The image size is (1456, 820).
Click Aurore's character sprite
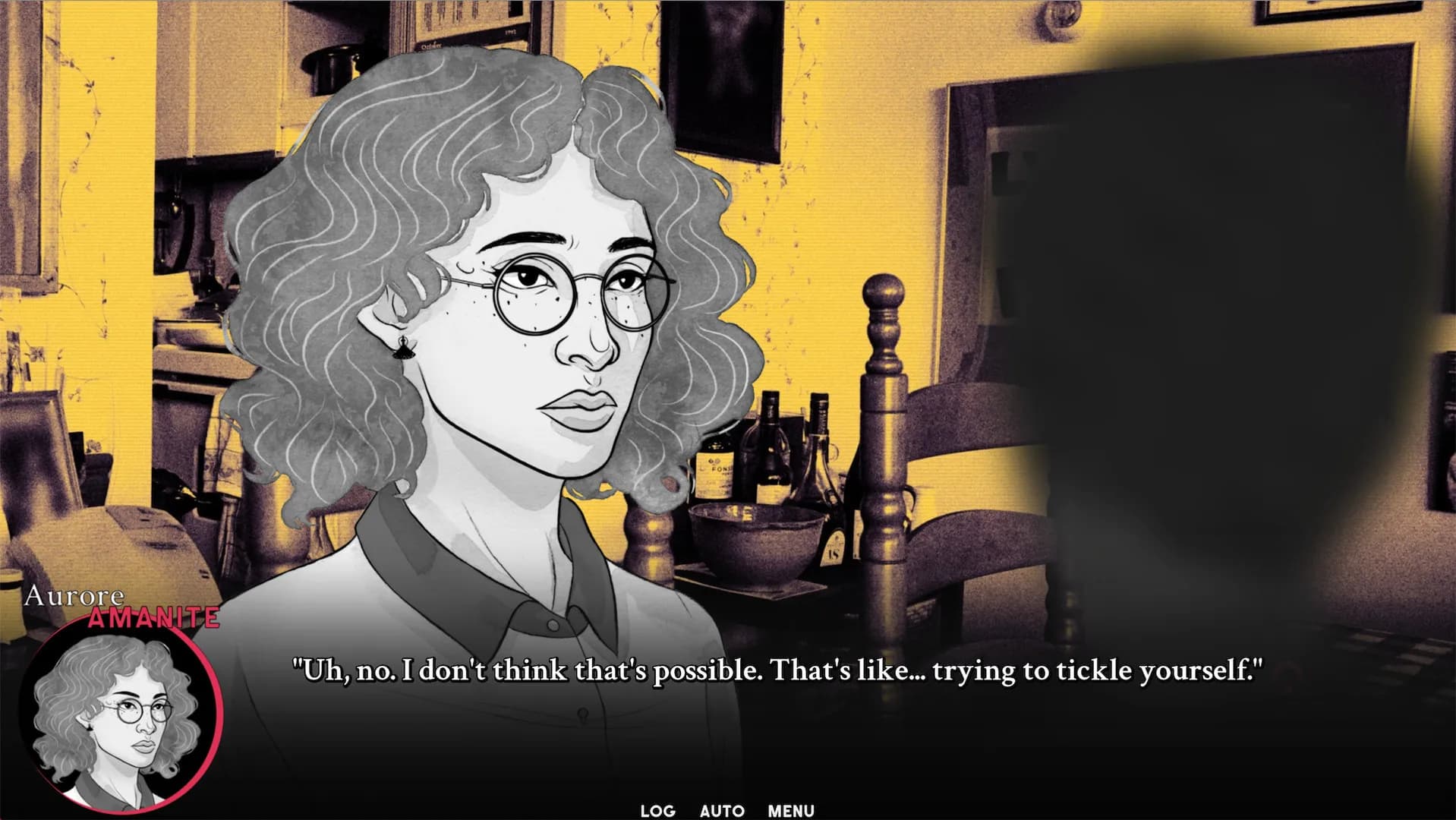coord(531,342)
